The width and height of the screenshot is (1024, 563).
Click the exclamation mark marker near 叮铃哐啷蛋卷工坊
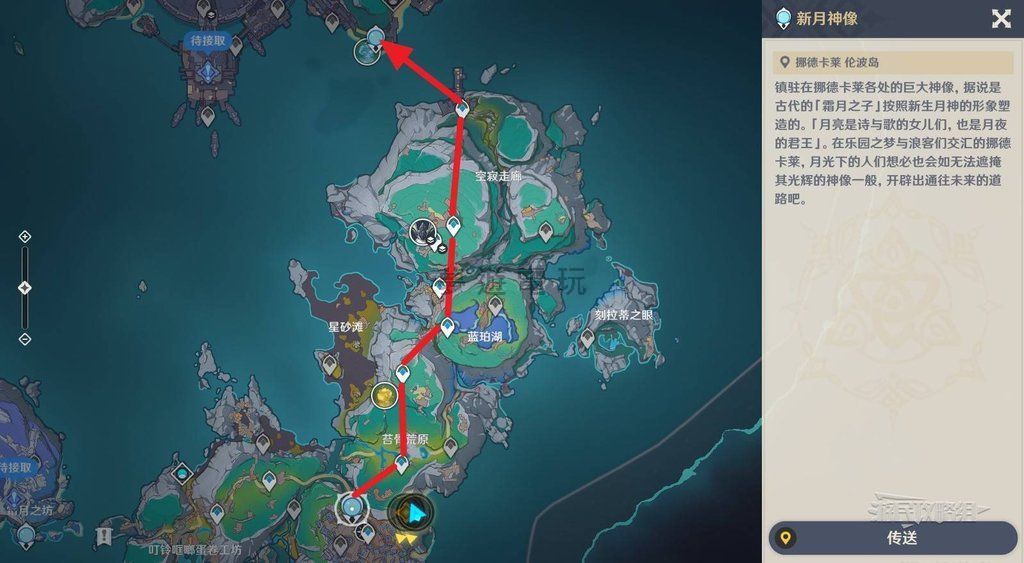pos(103,537)
